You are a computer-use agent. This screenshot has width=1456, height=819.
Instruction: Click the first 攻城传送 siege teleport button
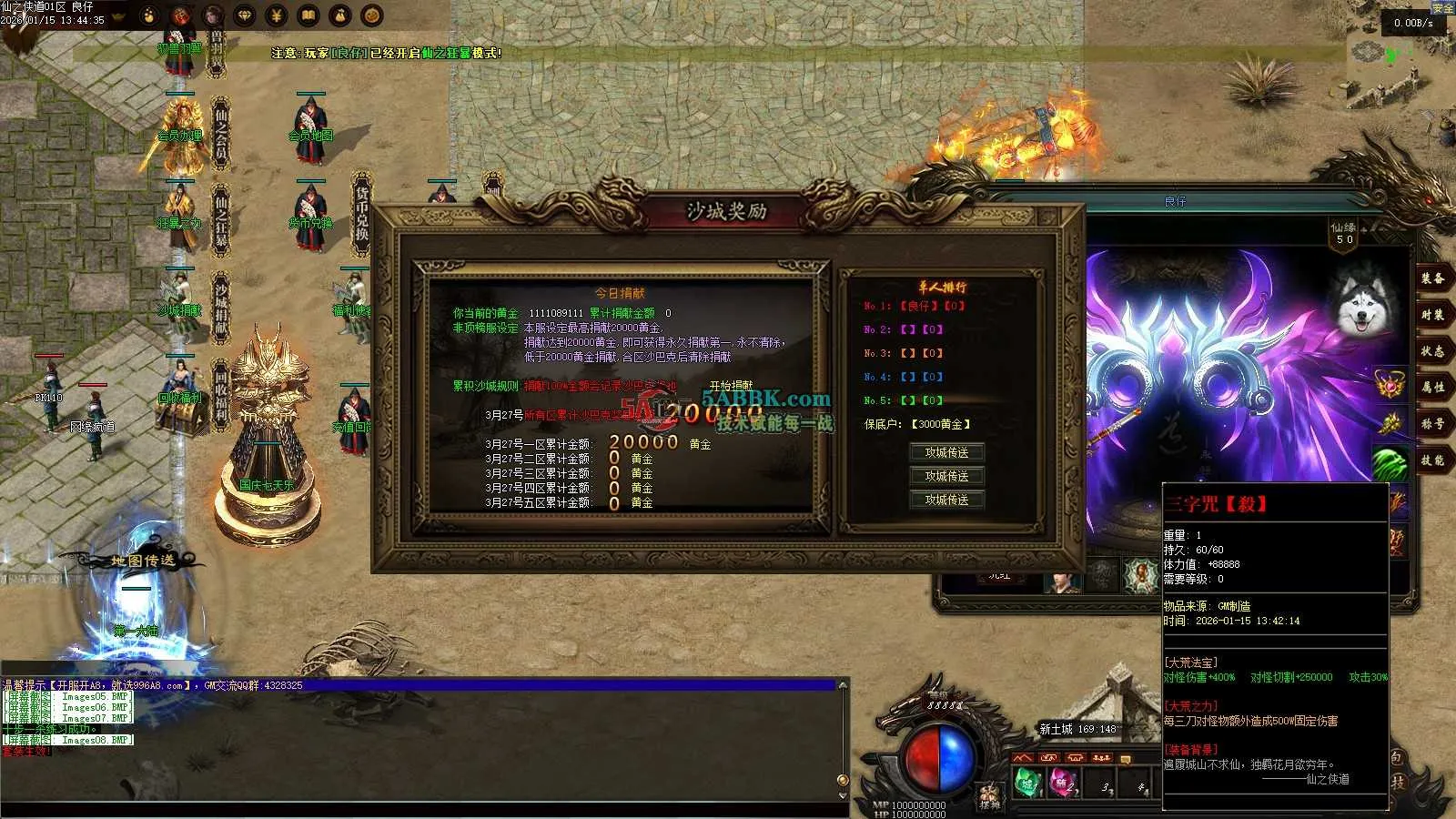pyautogui.click(x=946, y=452)
